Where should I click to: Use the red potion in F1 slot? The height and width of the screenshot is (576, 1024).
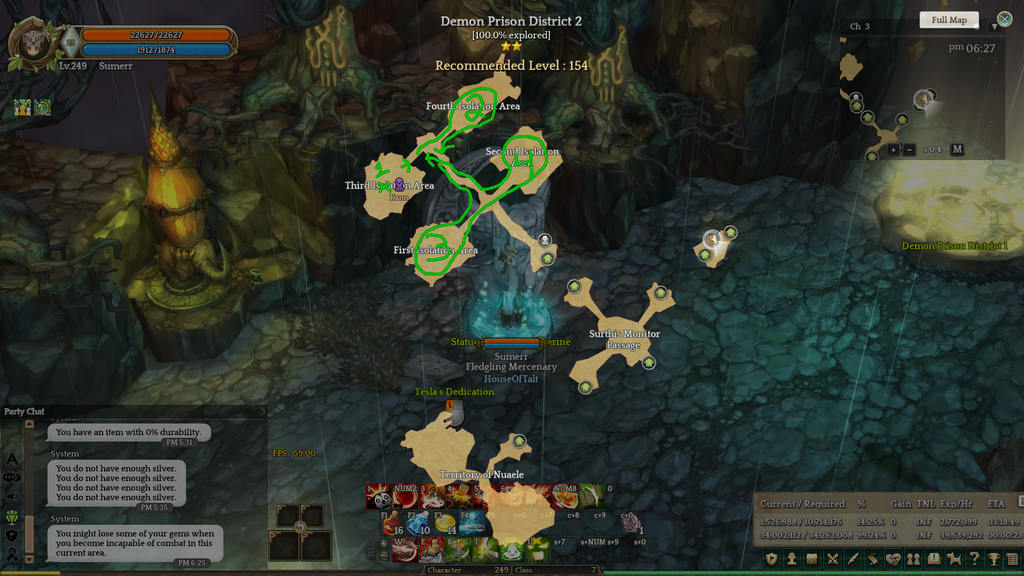tap(392, 523)
